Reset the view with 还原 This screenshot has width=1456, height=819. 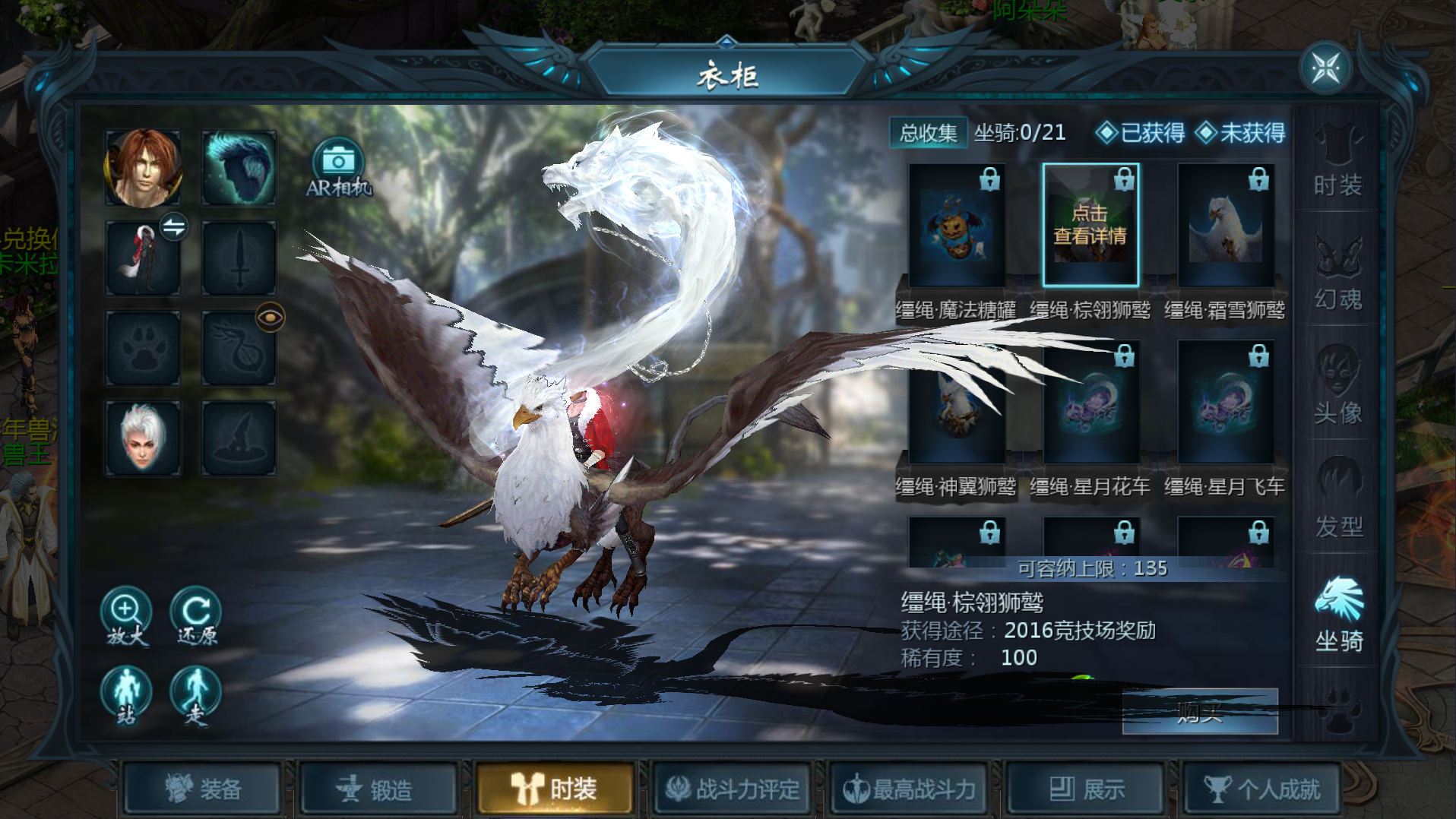click(196, 615)
